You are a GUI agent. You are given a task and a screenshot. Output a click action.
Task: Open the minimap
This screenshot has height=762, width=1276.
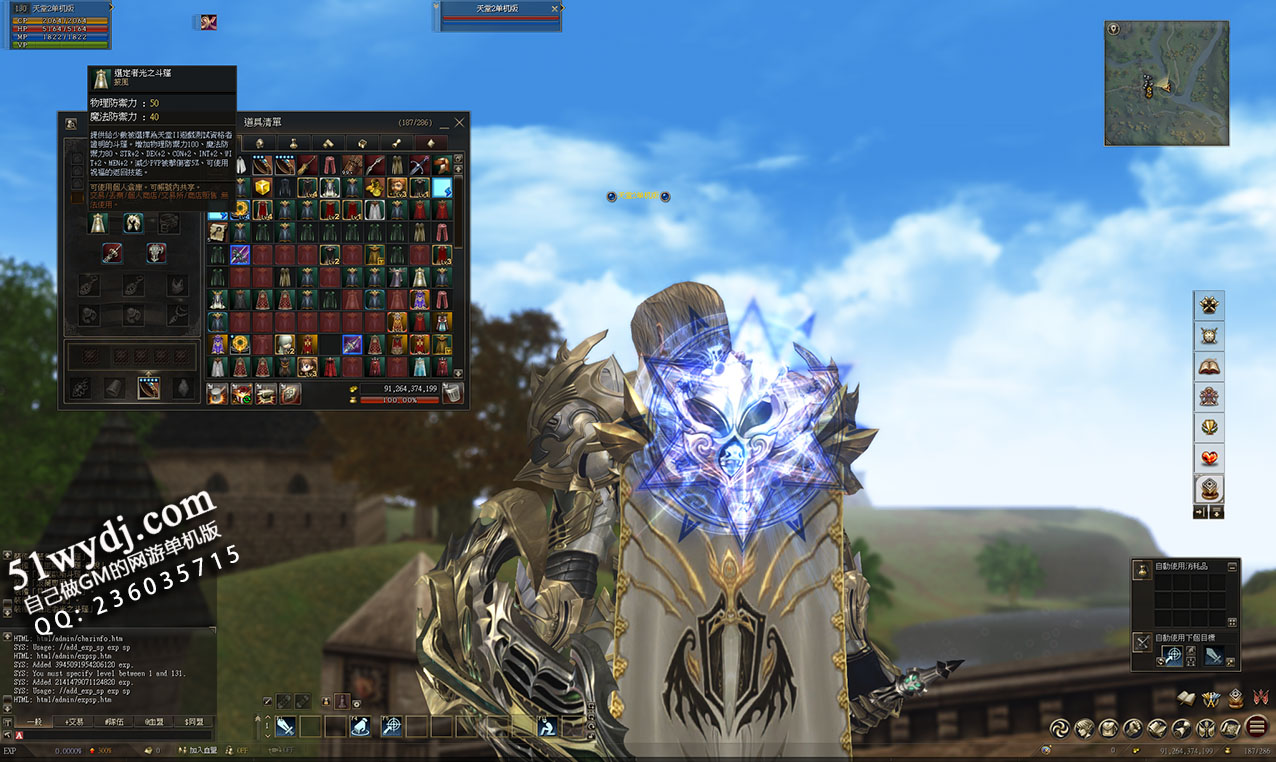click(x=1165, y=84)
